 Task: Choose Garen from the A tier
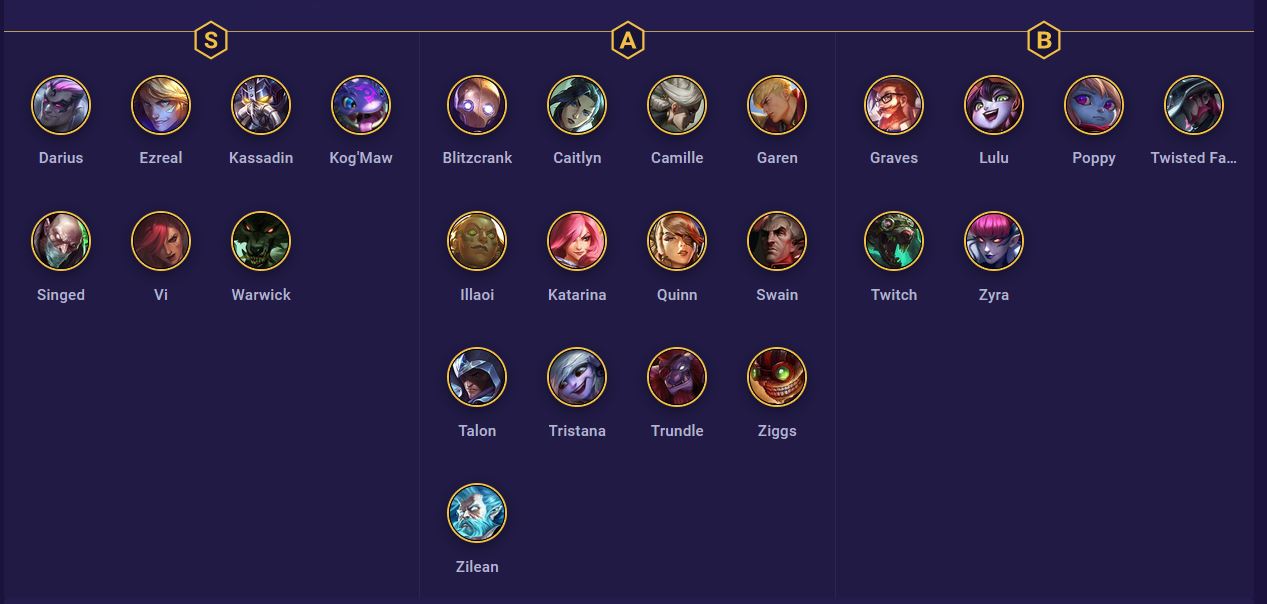(777, 105)
